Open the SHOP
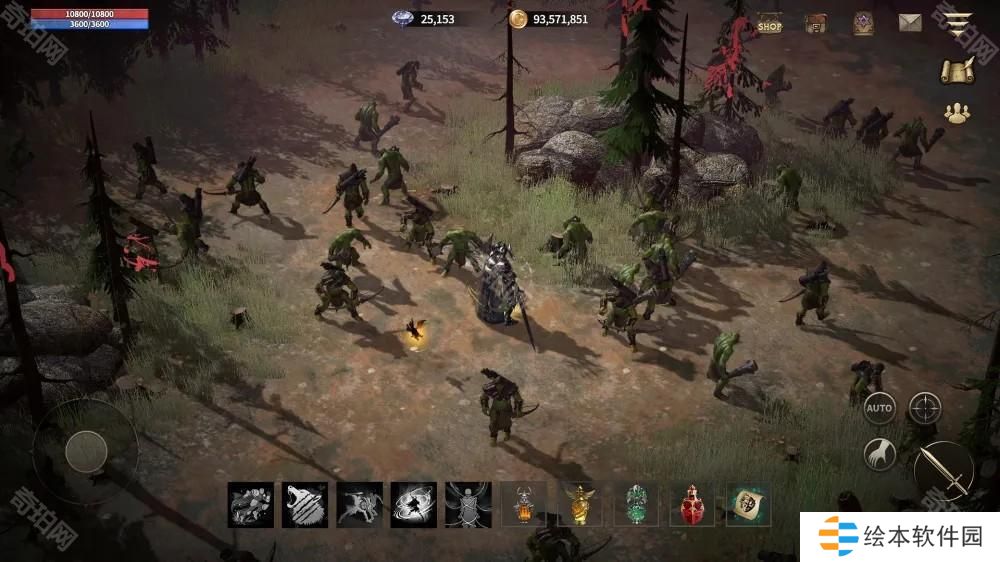Screen dimensions: 1000x562 tap(769, 24)
